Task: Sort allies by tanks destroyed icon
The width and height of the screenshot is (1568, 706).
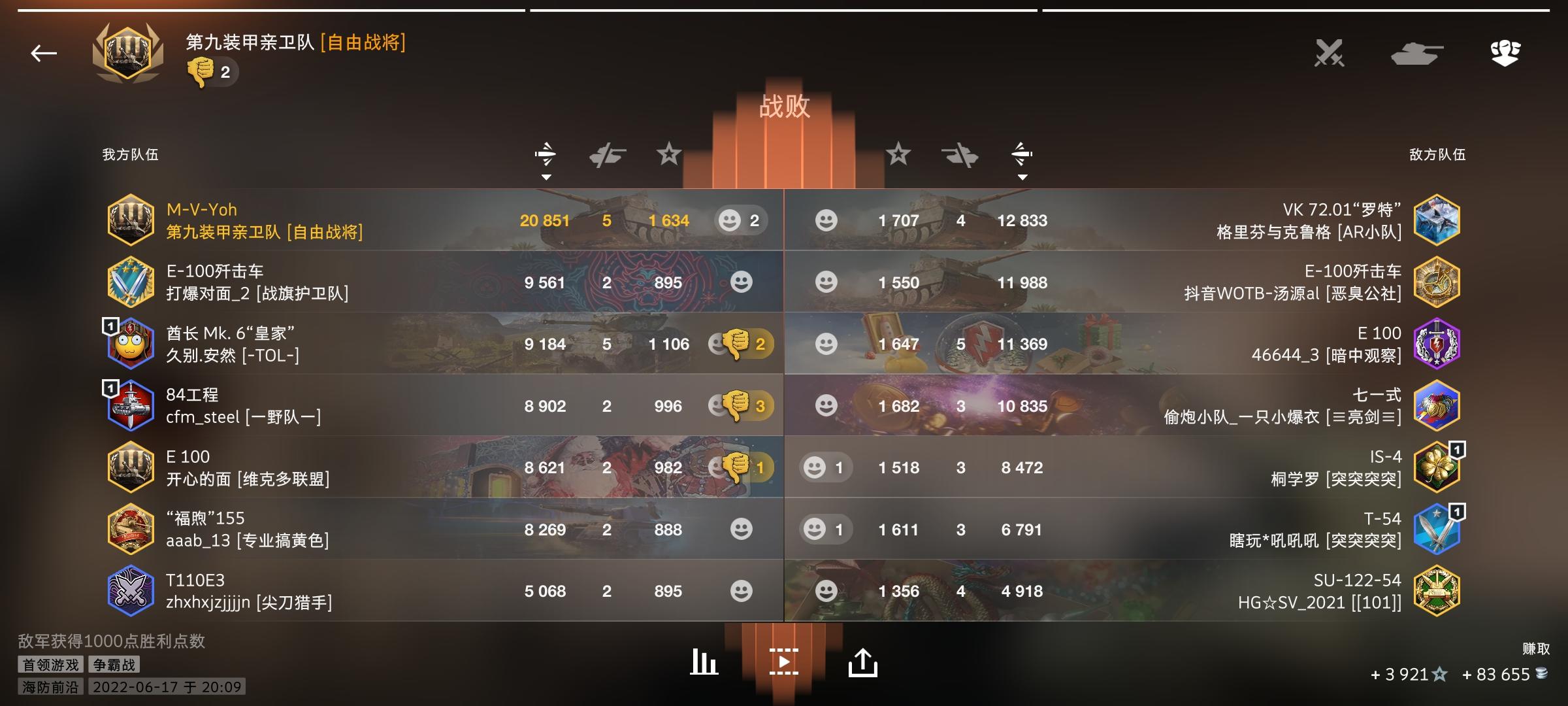Action: [606, 155]
